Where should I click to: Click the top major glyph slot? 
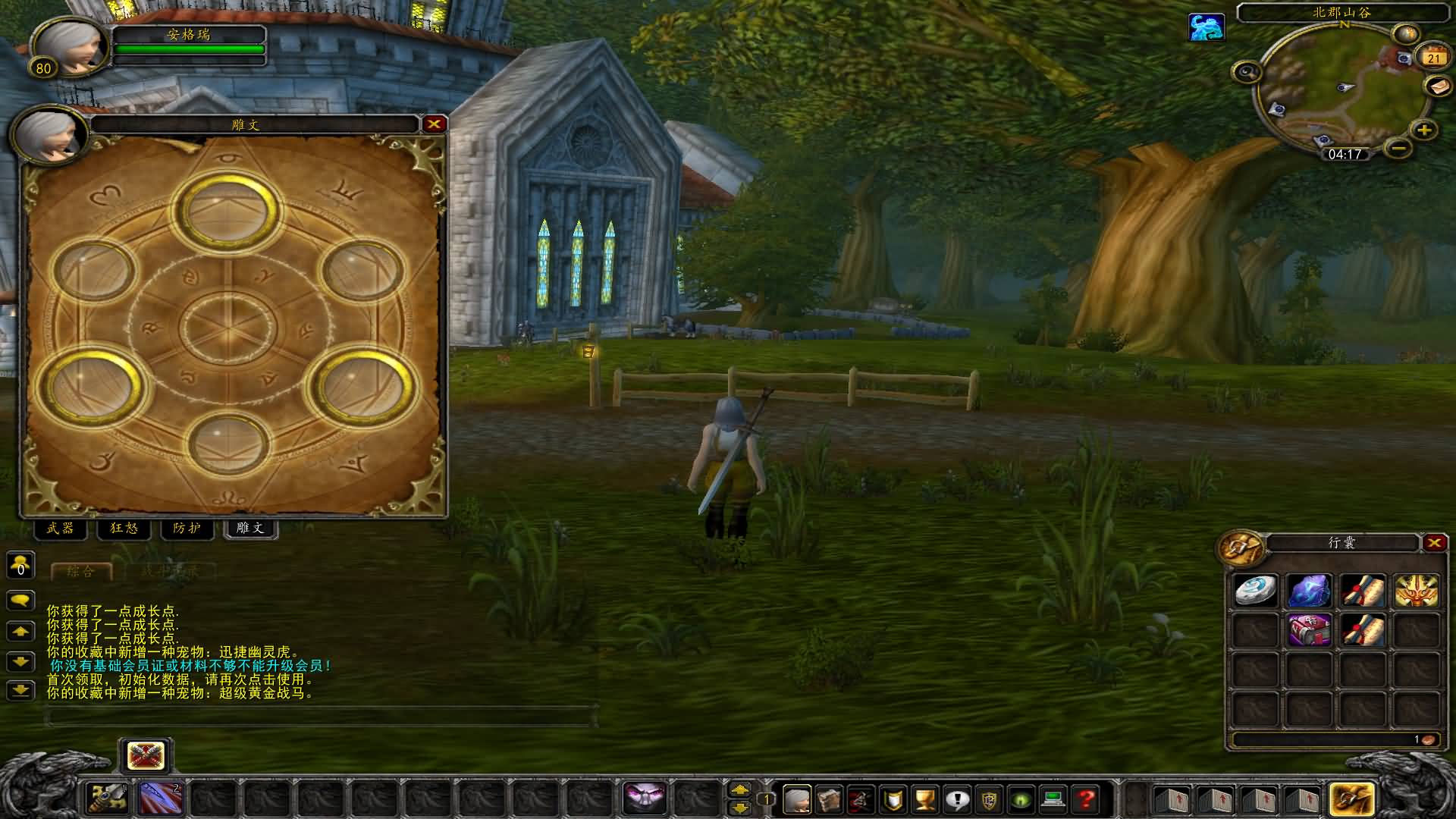tap(227, 211)
